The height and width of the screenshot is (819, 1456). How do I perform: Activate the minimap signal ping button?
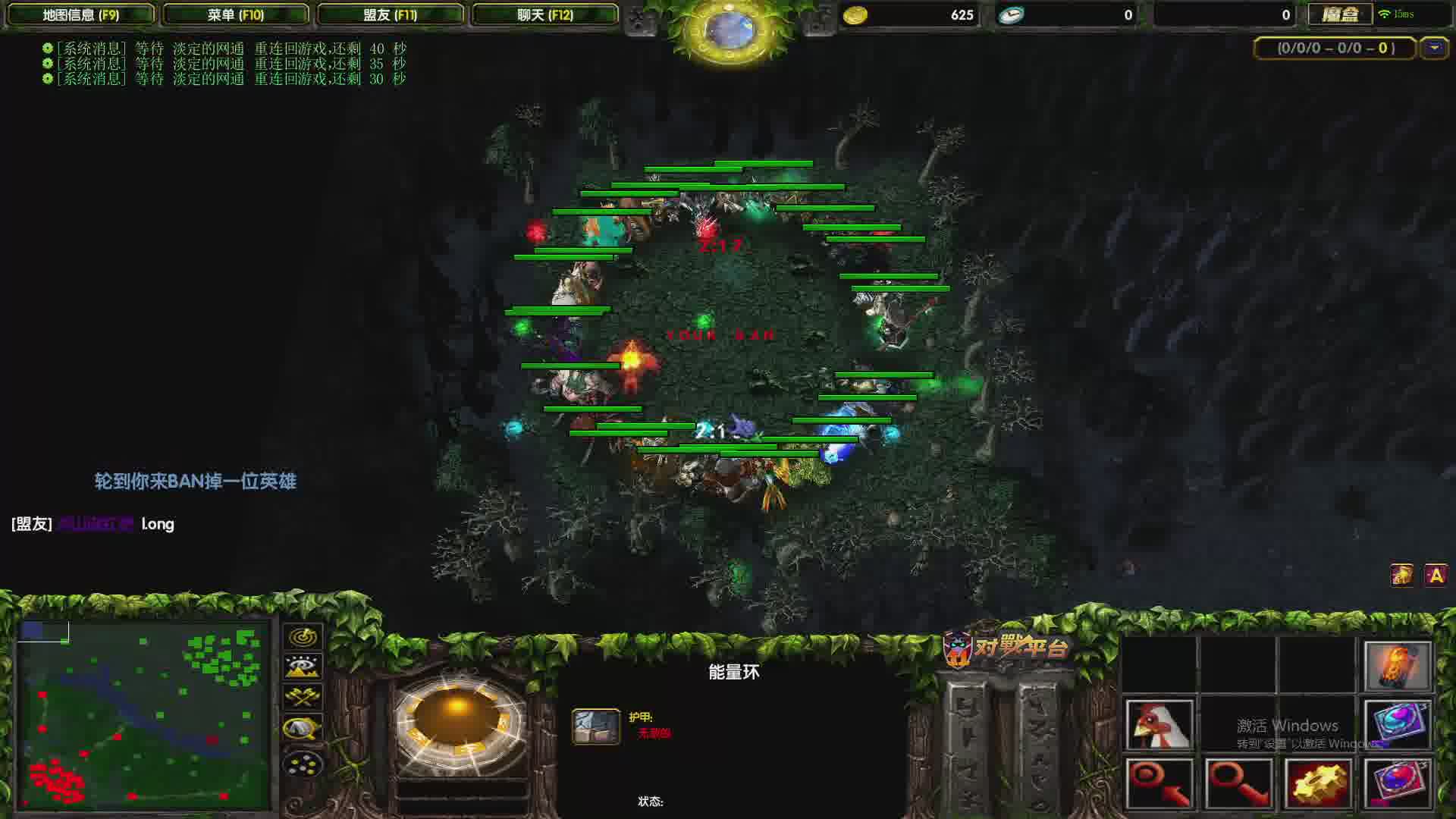pyautogui.click(x=303, y=636)
